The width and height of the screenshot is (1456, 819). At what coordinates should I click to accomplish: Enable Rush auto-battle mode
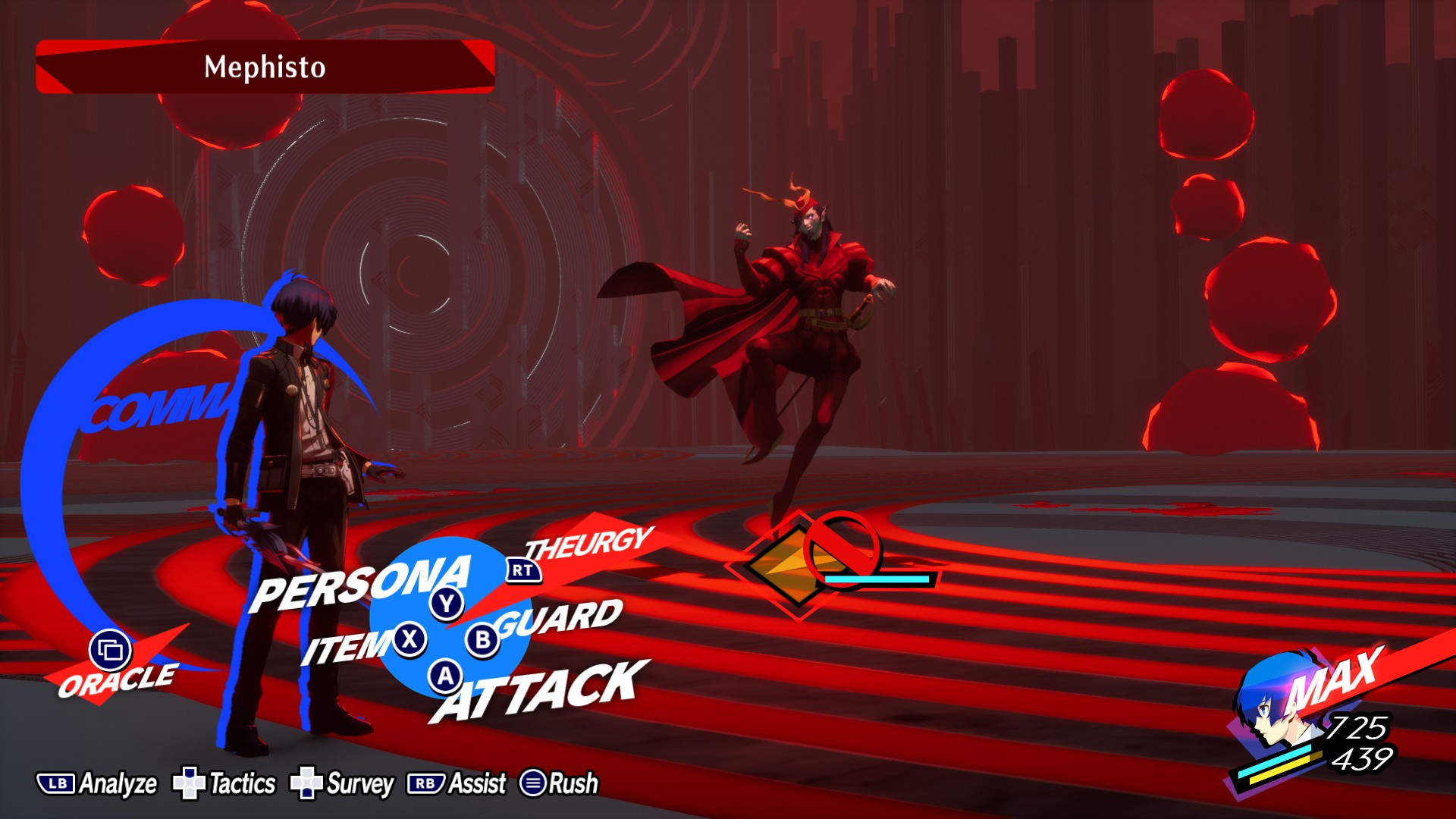pos(534,782)
